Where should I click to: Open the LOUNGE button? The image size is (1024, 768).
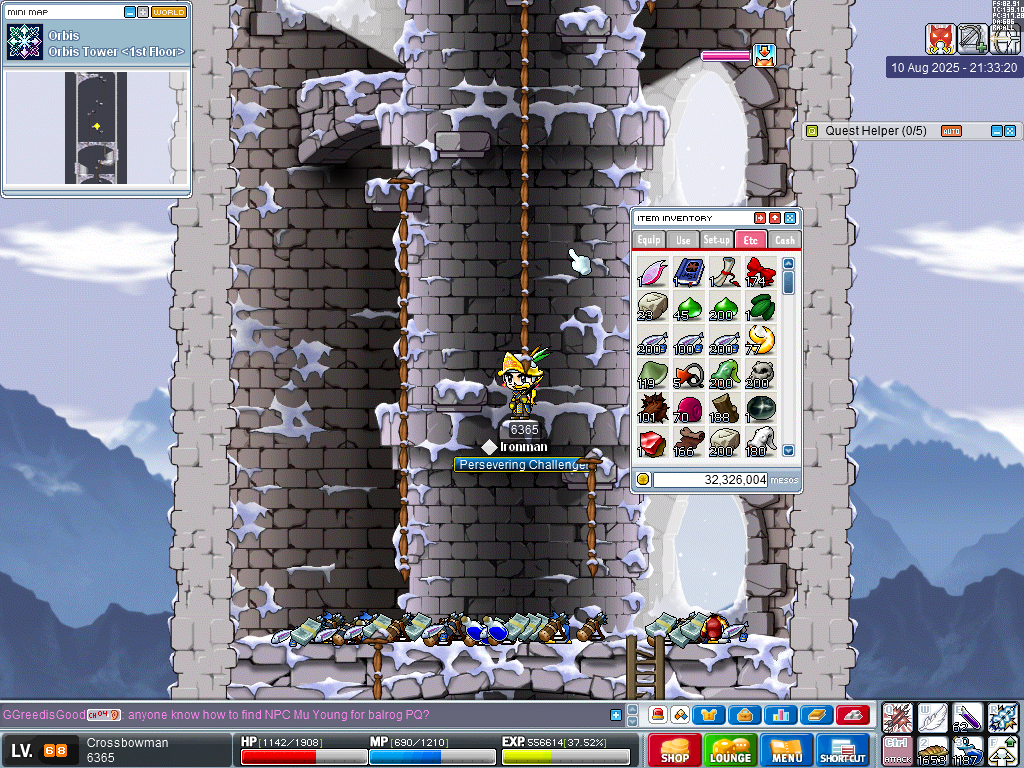tap(730, 750)
